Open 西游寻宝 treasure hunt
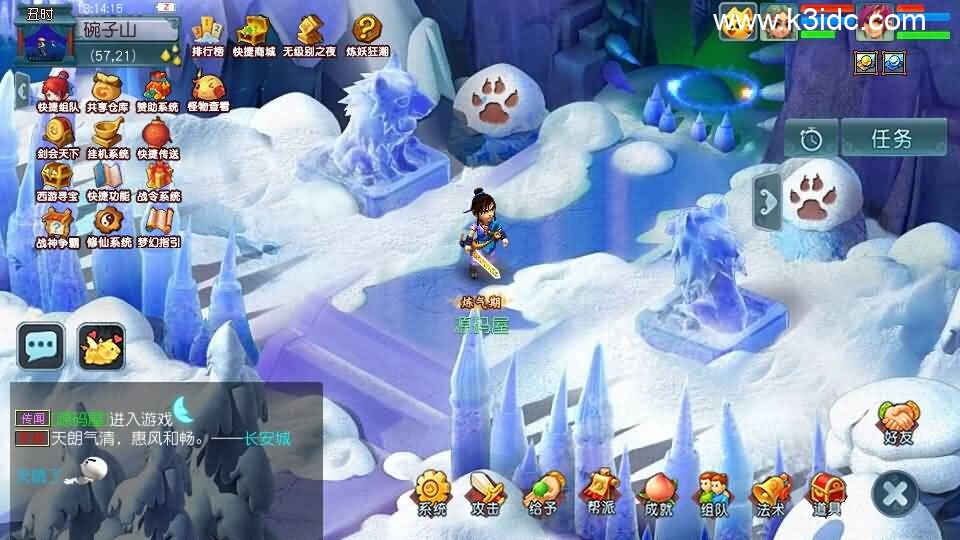The width and height of the screenshot is (960, 540). [x=58, y=178]
